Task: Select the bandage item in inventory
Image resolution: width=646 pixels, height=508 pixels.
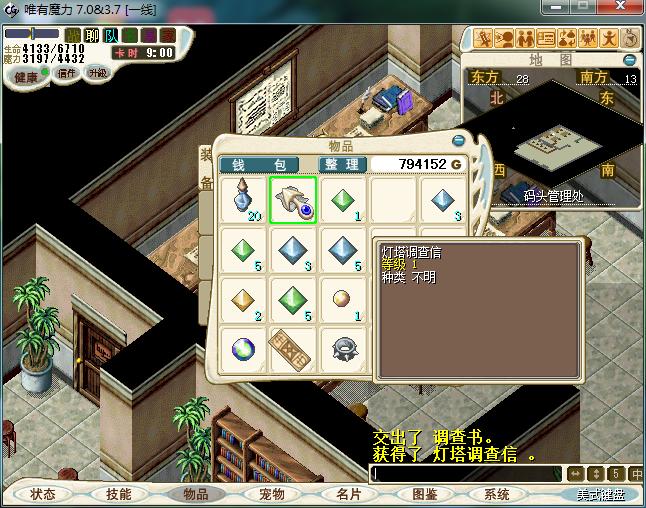Action: pyautogui.click(x=293, y=345)
